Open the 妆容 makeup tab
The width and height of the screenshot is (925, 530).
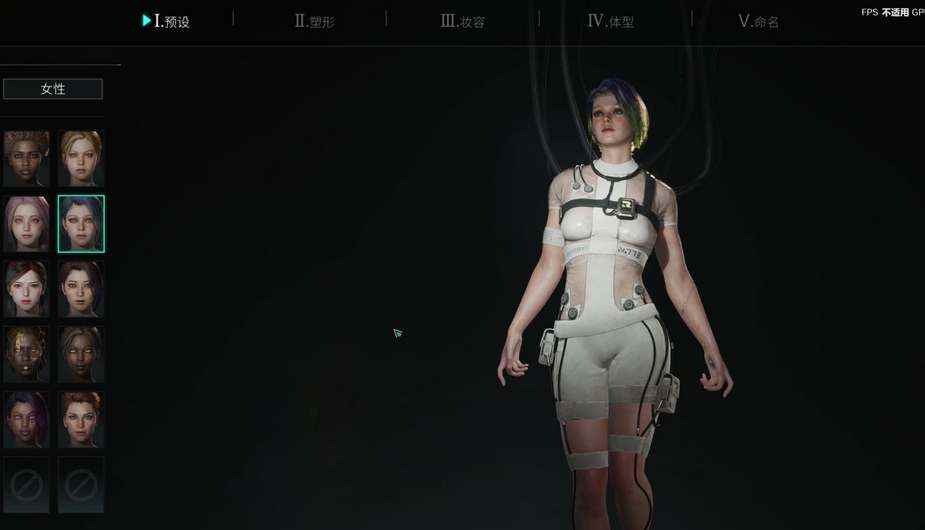click(x=463, y=21)
